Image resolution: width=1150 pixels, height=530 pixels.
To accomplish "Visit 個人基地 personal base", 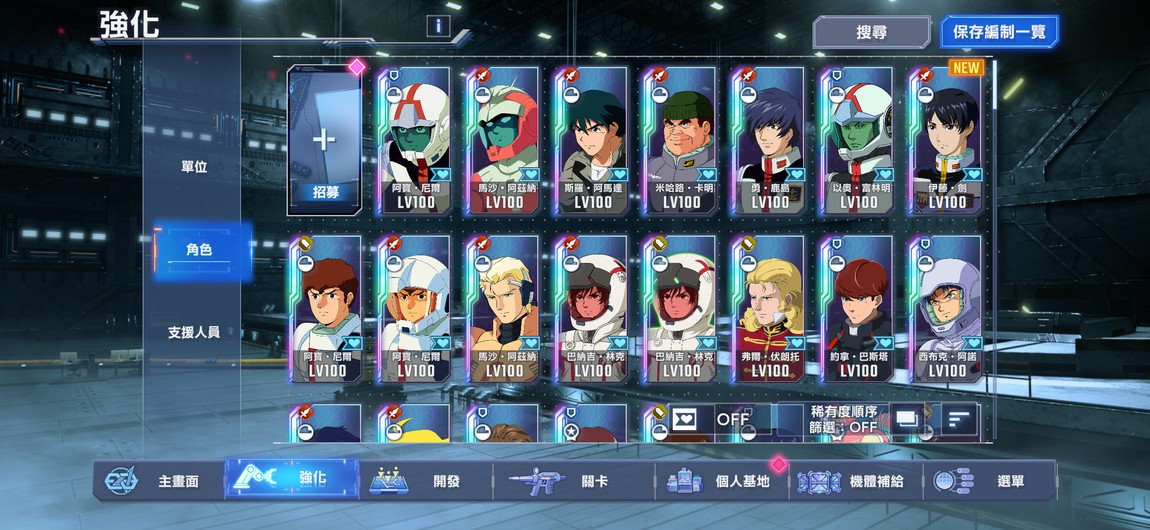I will point(724,481).
